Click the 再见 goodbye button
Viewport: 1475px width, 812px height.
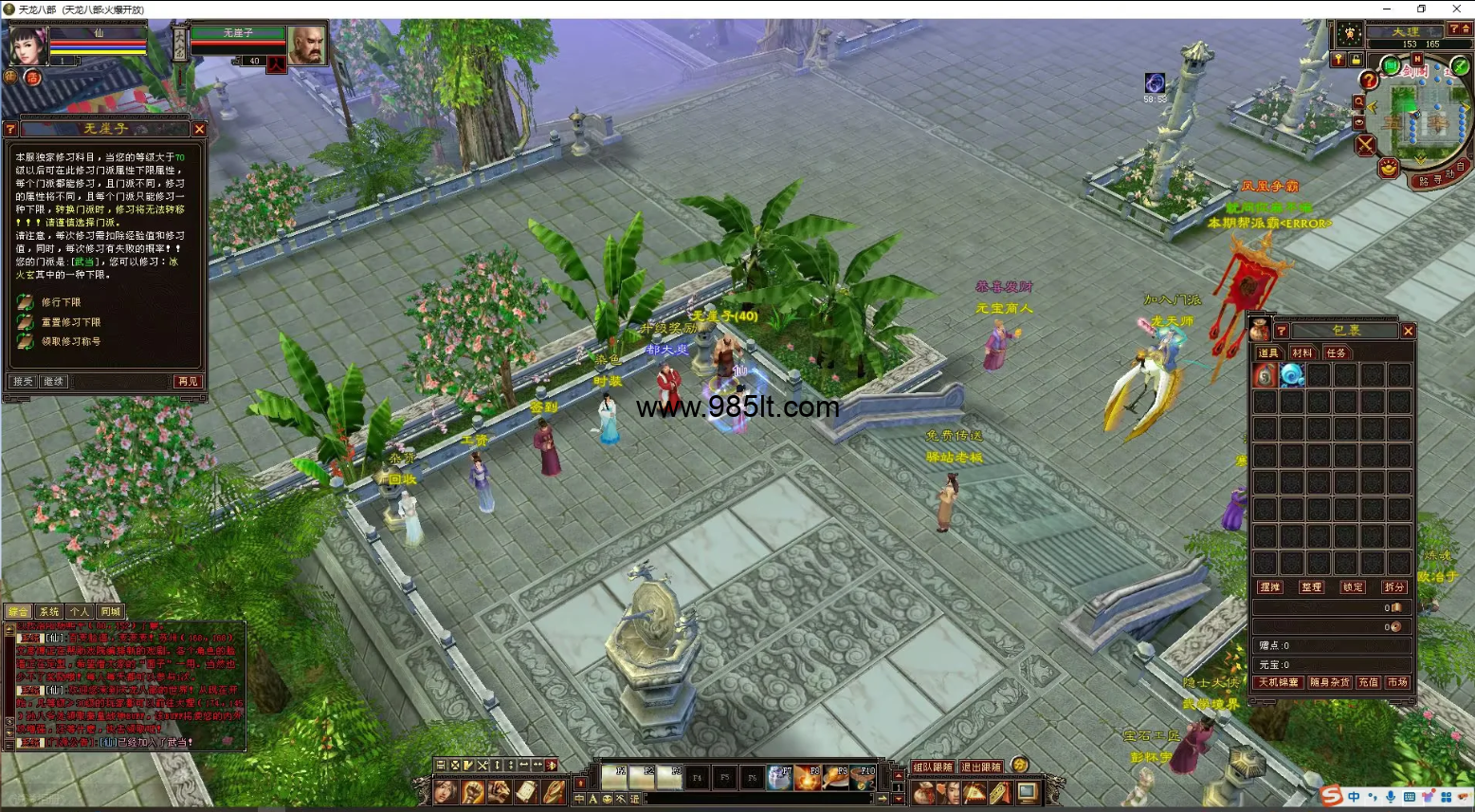pos(188,381)
